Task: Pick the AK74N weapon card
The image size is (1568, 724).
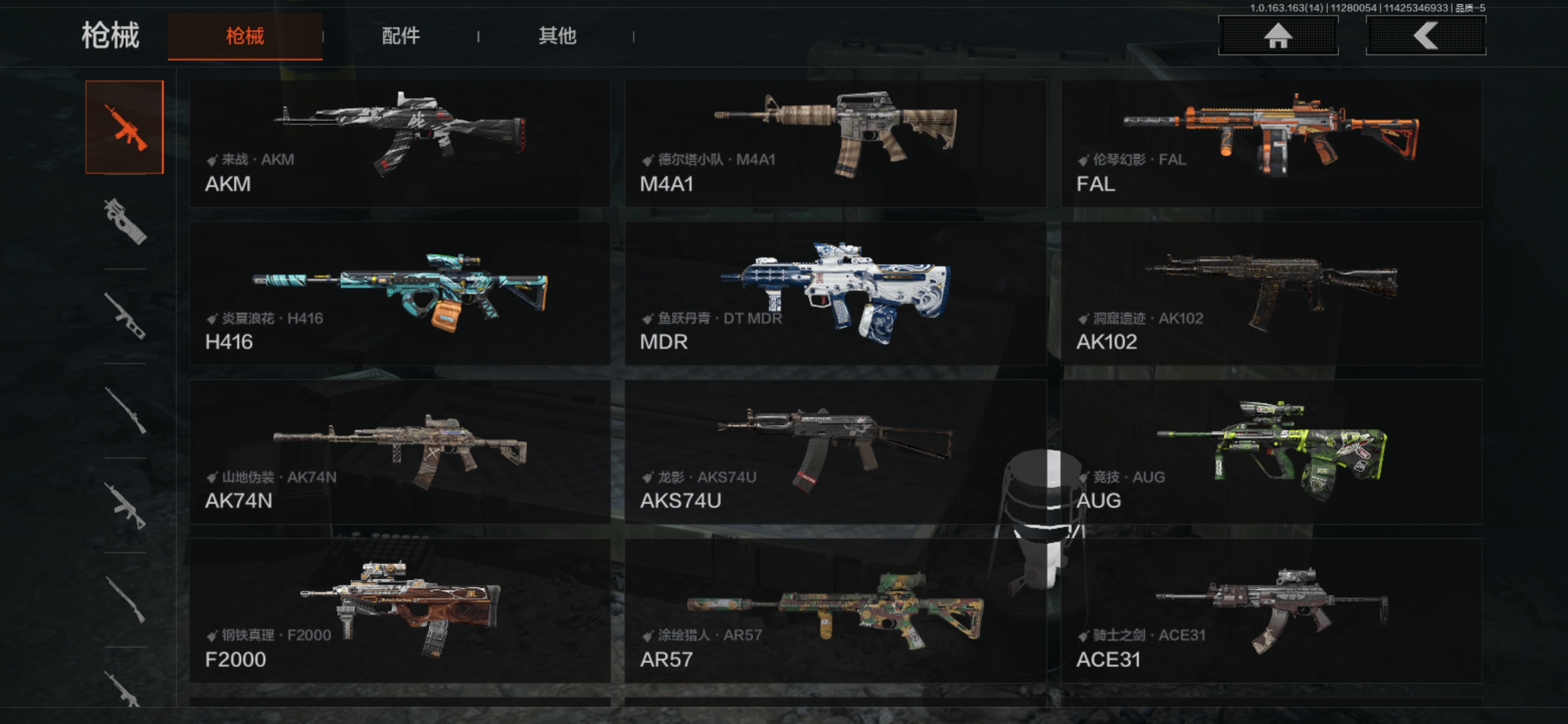Action: click(399, 452)
